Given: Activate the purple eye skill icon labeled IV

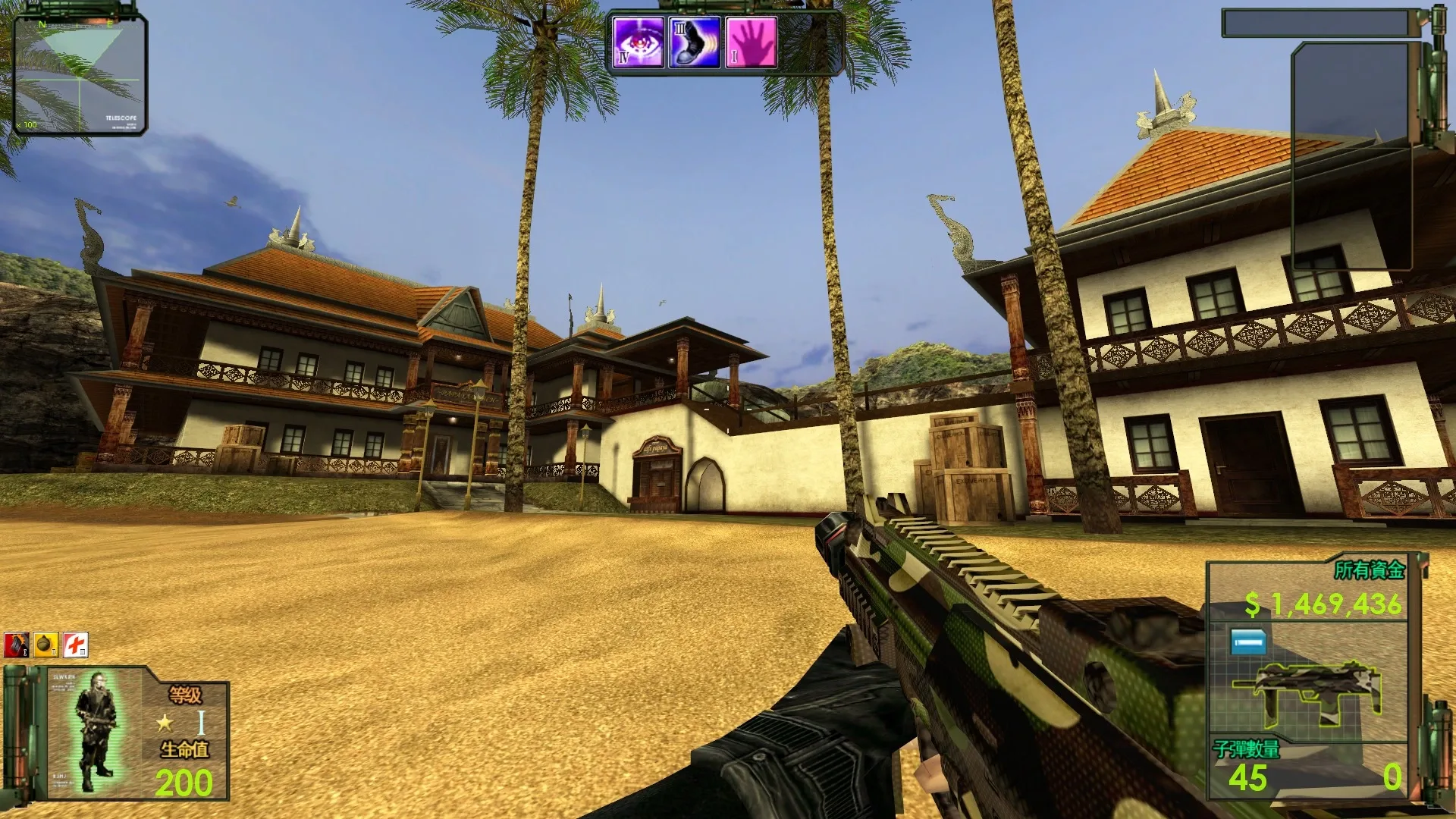Looking at the screenshot, I should (x=637, y=42).
